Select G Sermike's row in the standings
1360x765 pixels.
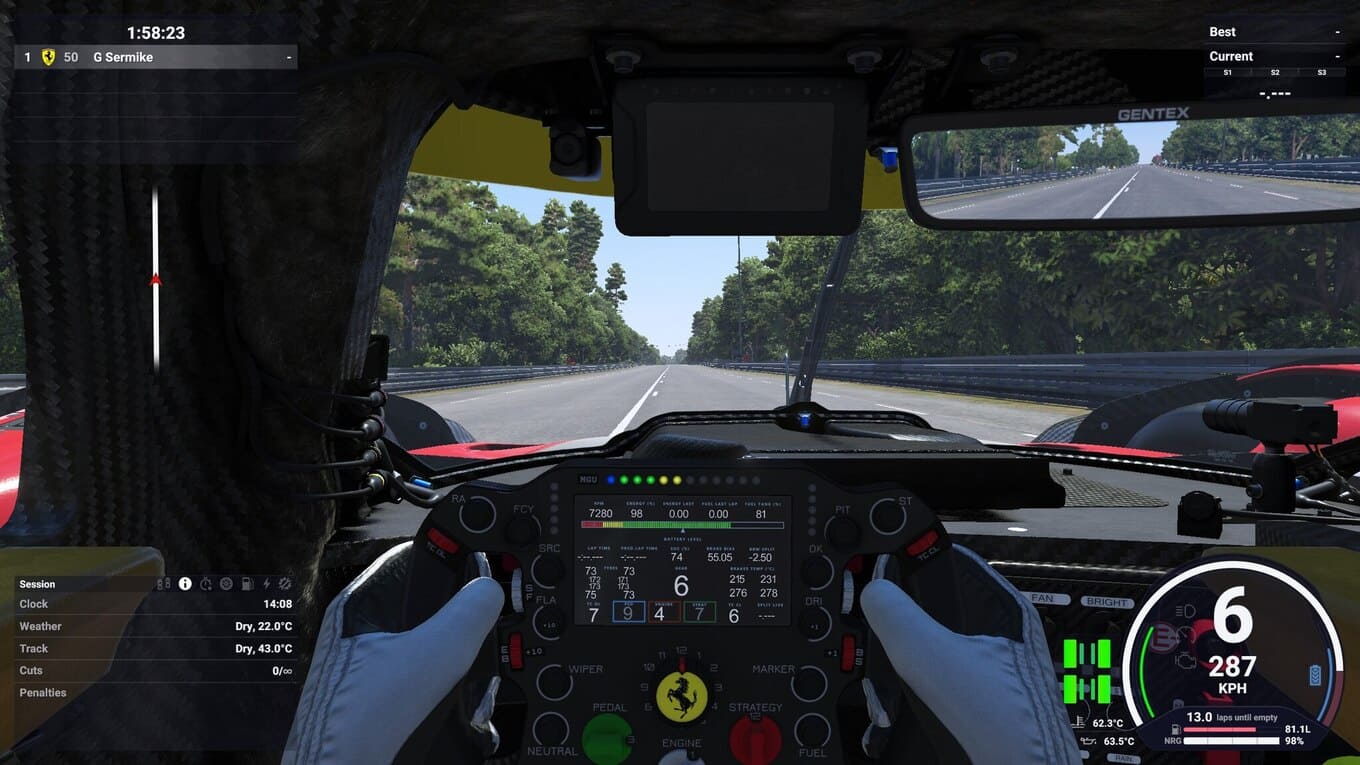tap(156, 57)
